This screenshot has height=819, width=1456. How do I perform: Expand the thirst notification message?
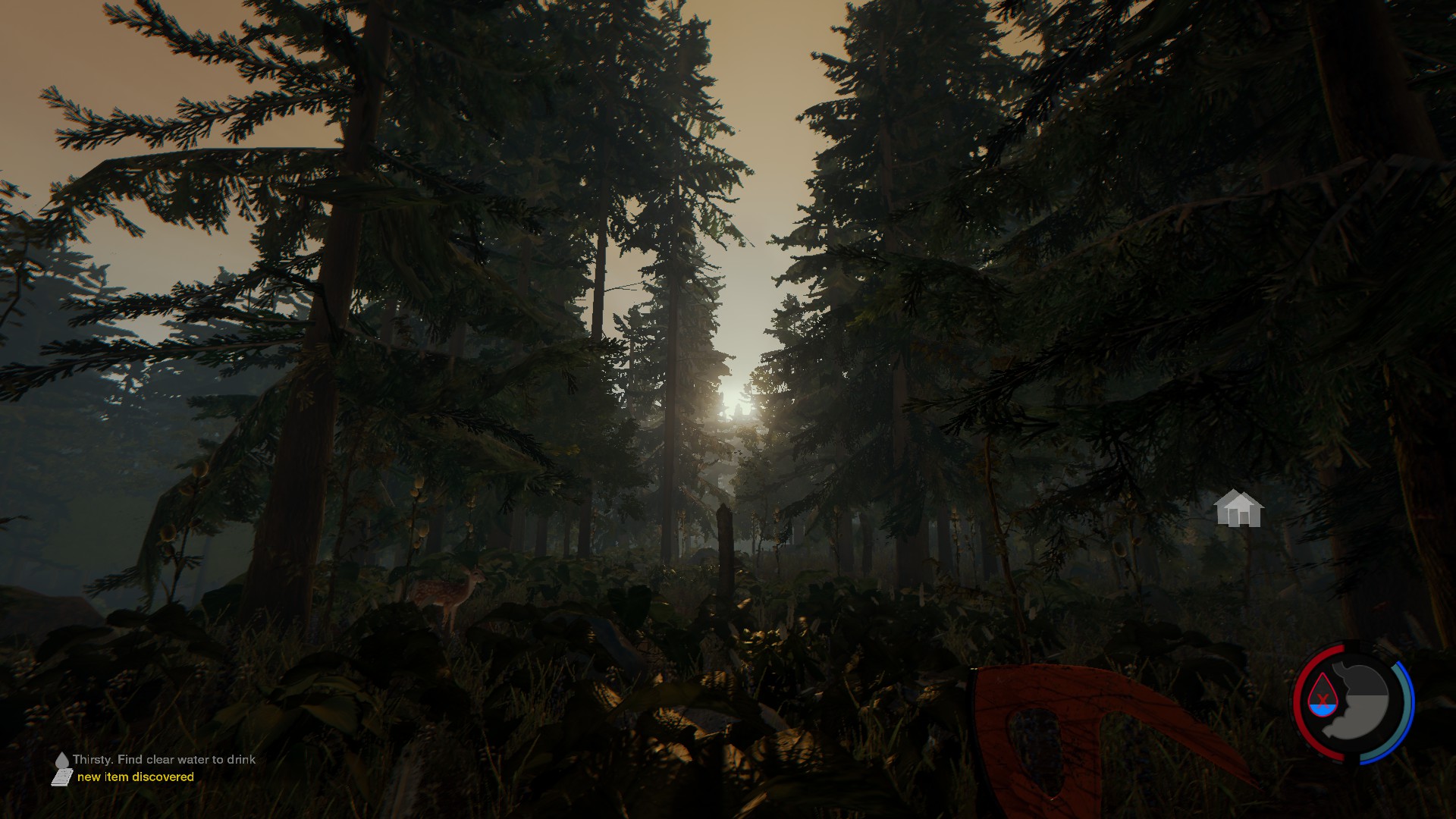point(165,759)
